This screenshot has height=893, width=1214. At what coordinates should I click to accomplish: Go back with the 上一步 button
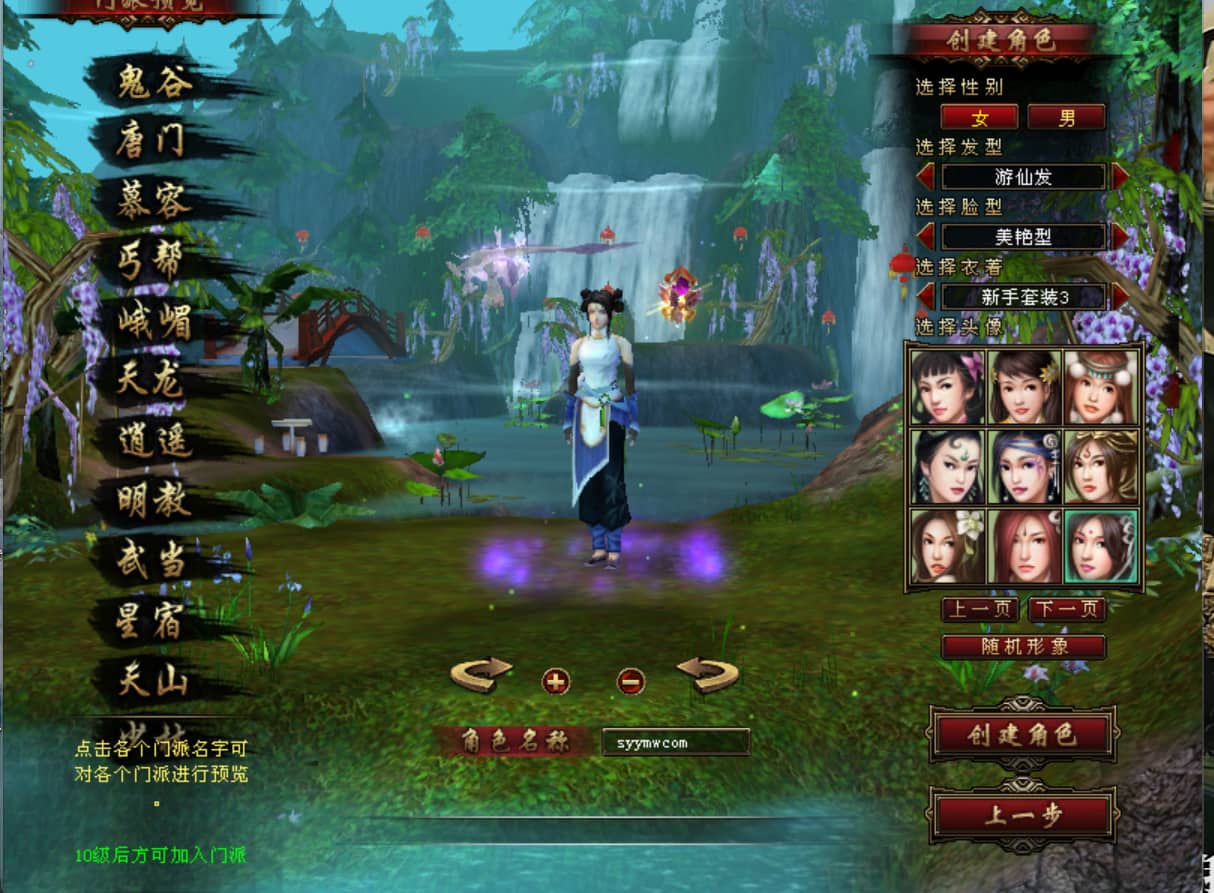1022,815
